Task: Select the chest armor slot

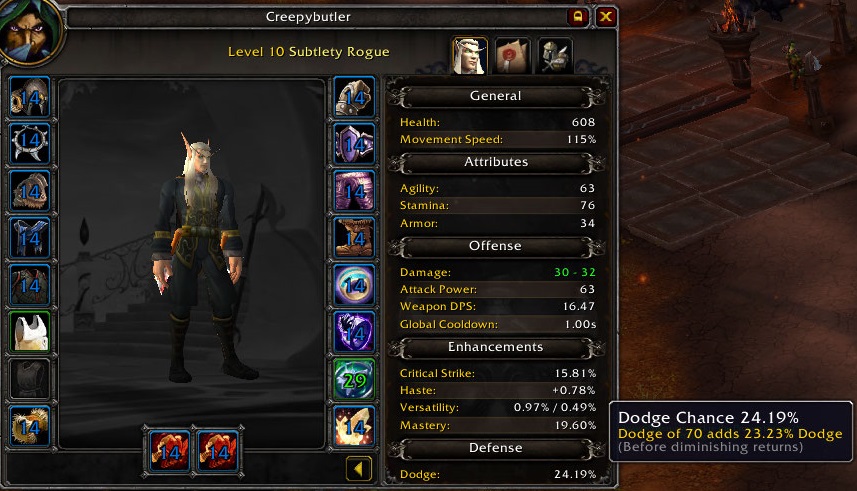Action: click(x=30, y=284)
